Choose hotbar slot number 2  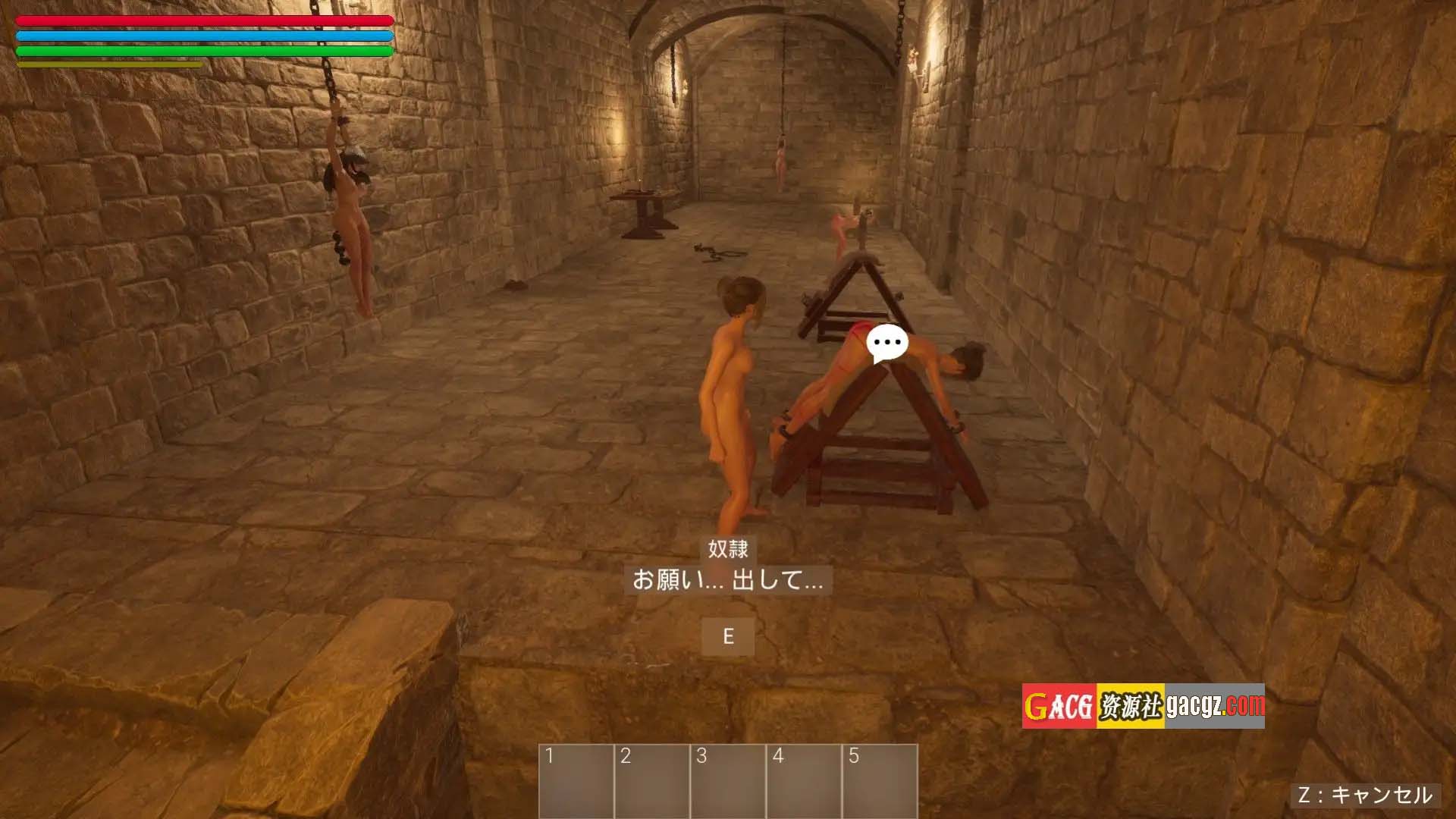pyautogui.click(x=652, y=781)
